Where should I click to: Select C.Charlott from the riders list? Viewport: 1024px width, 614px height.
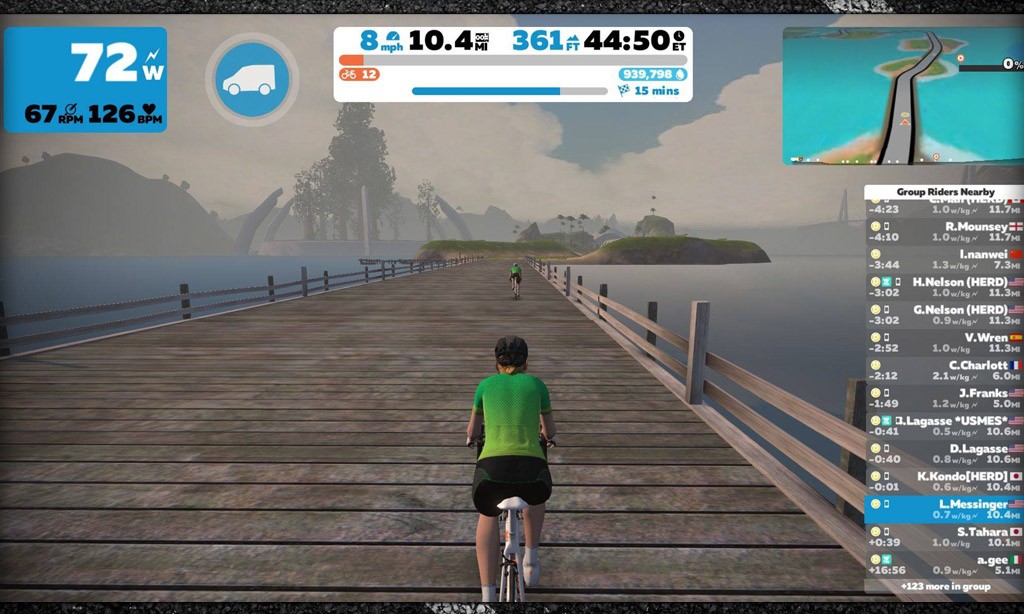tap(944, 371)
